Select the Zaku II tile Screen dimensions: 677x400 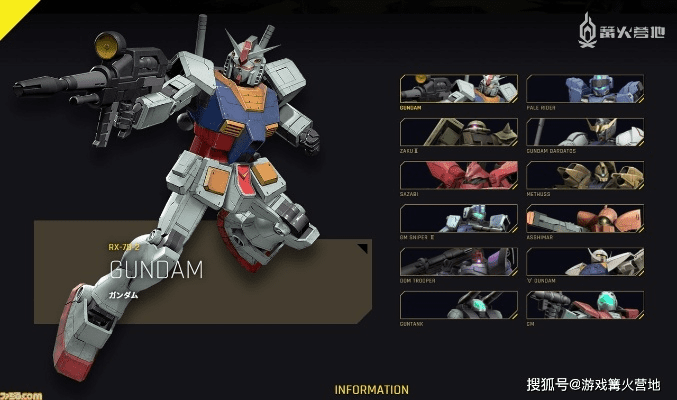(x=459, y=132)
